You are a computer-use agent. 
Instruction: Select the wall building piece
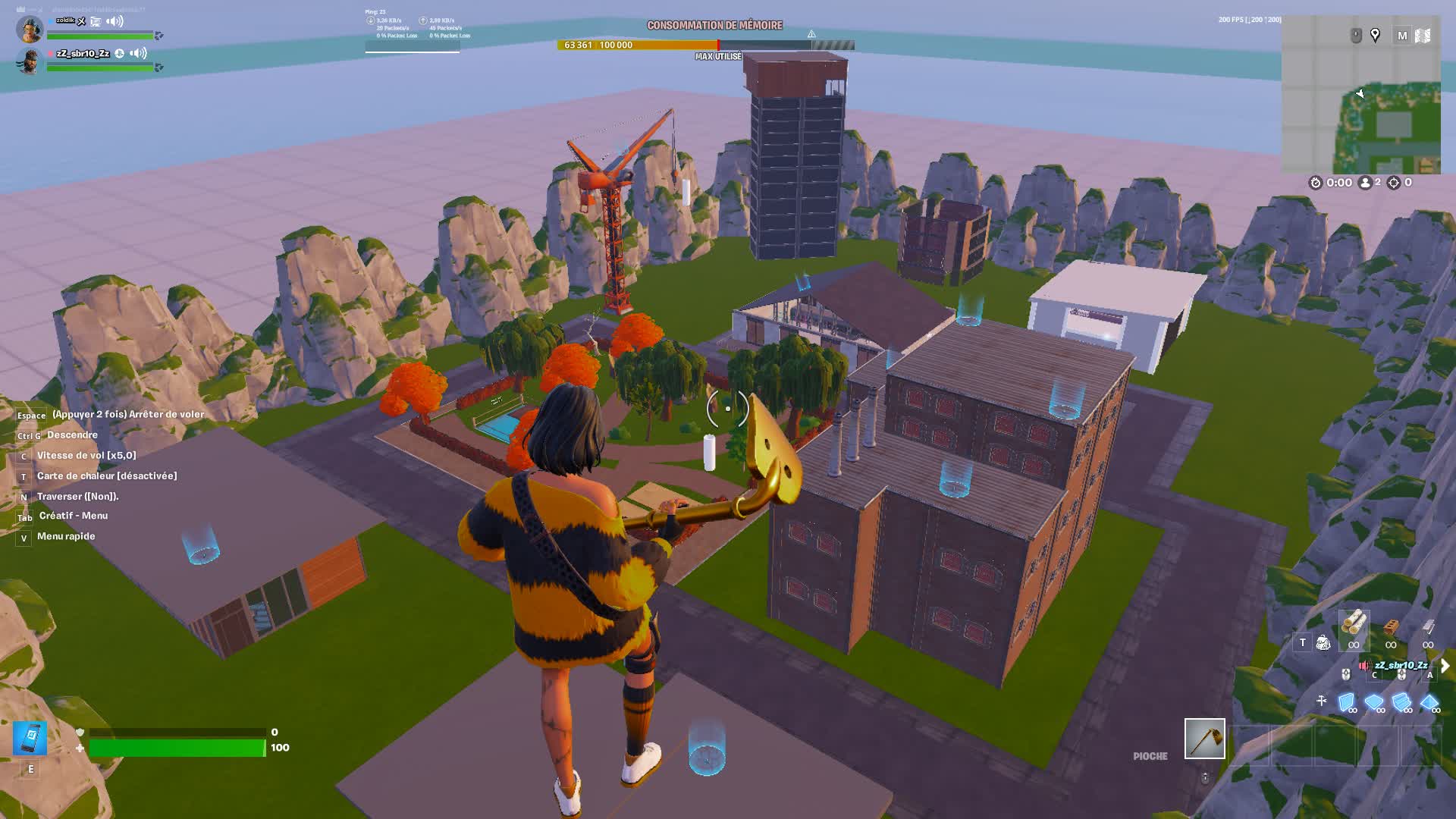pyautogui.click(x=1347, y=702)
